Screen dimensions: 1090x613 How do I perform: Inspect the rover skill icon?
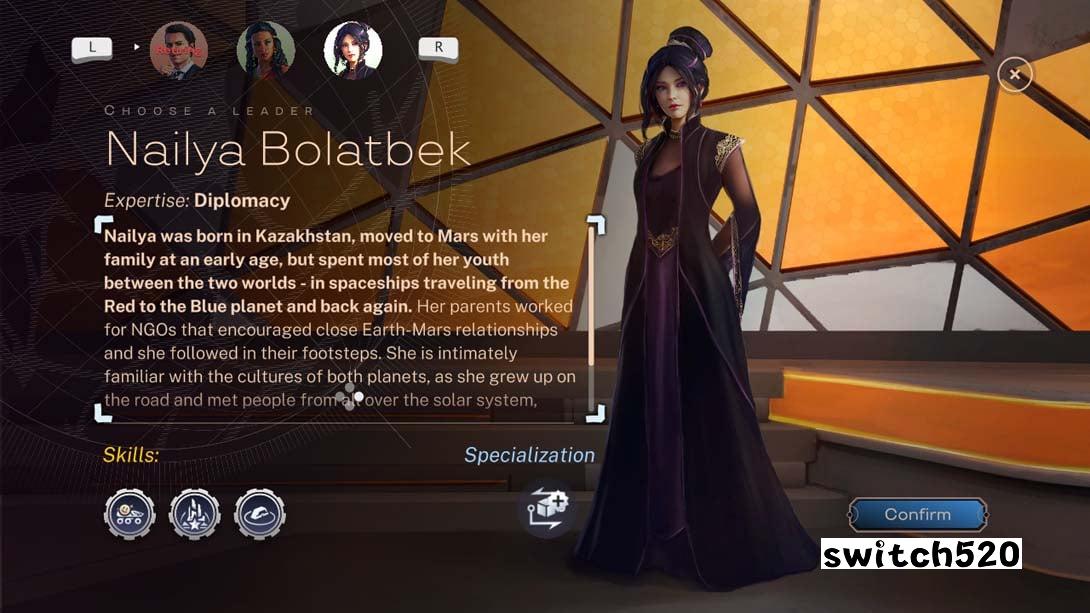click(130, 515)
